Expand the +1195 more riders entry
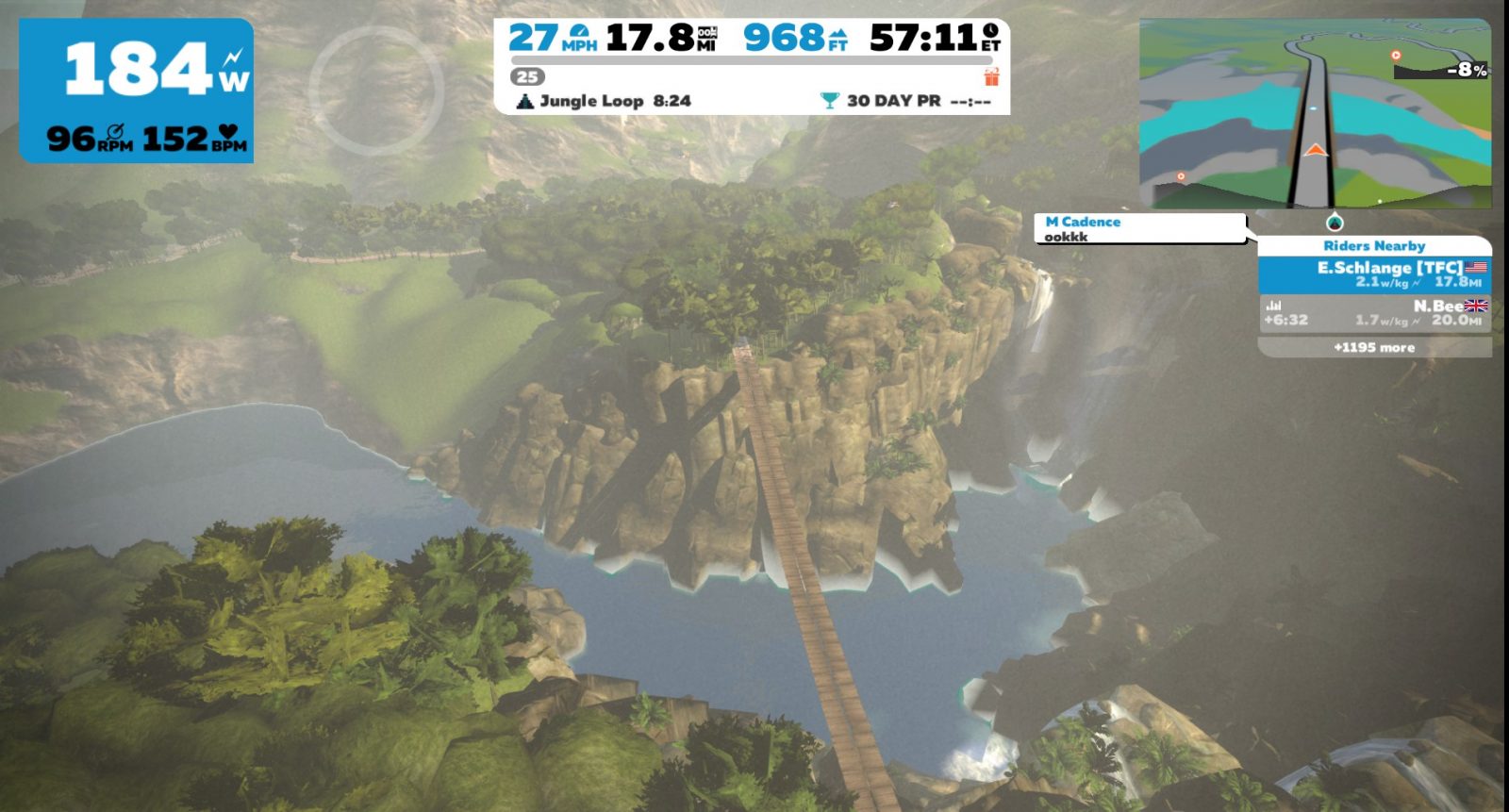Image resolution: width=1509 pixels, height=812 pixels. tap(1374, 347)
